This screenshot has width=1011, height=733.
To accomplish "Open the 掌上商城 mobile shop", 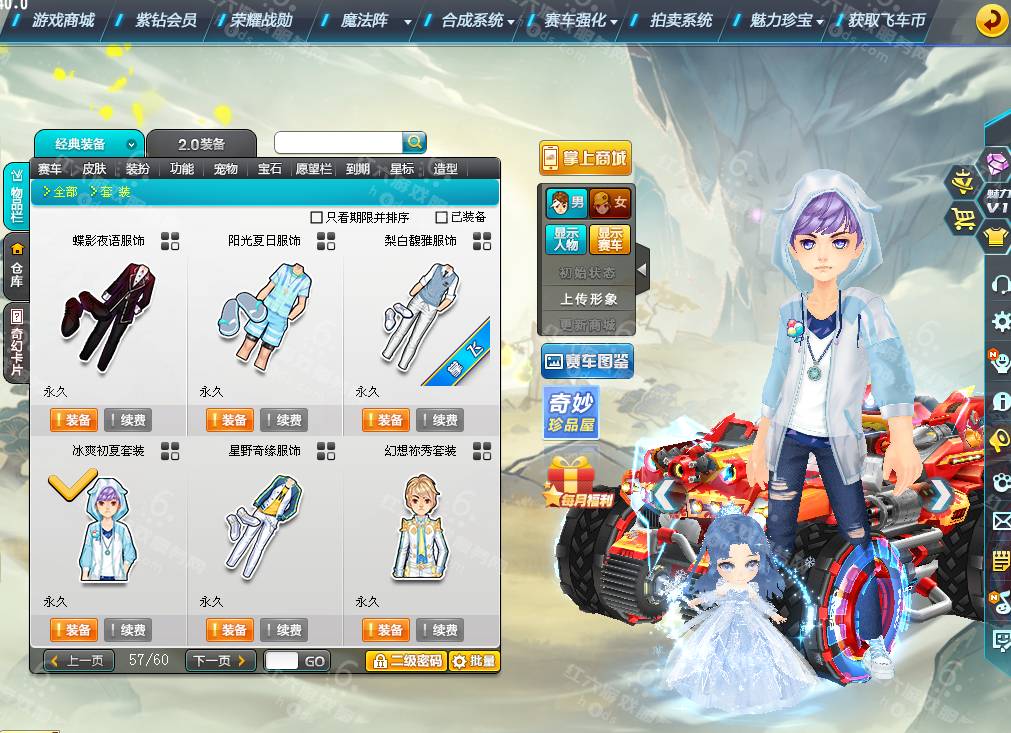I will tap(585, 158).
